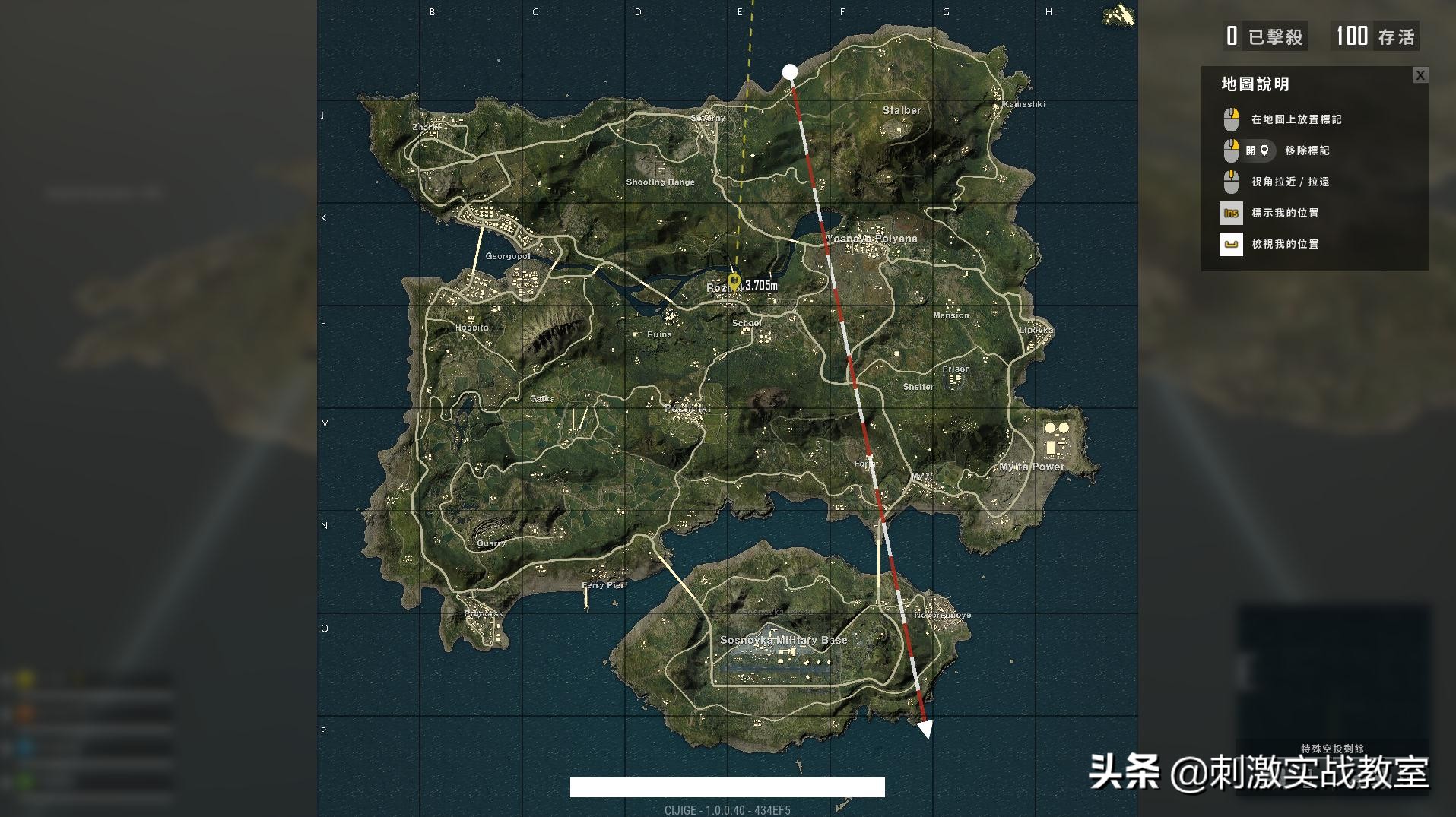Select the yellow Rozhok marker pin showing 3,705m
This screenshot has height=817, width=1456.
coord(734,282)
